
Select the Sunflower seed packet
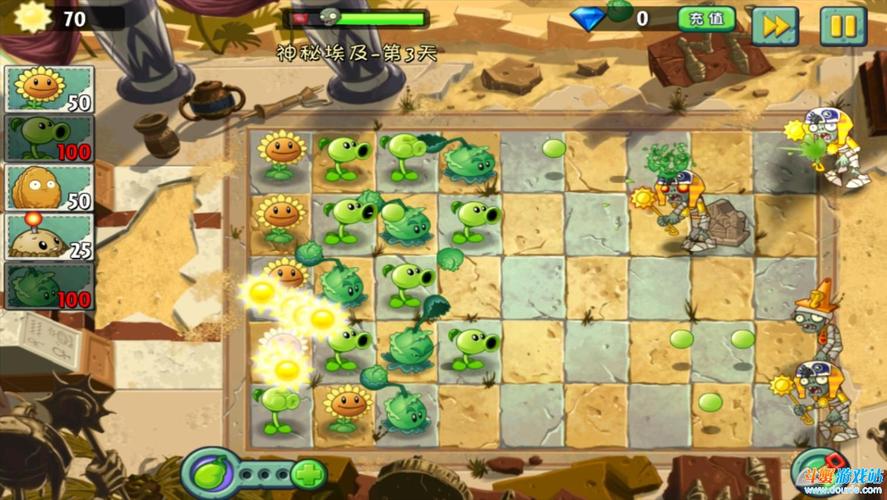point(49,90)
